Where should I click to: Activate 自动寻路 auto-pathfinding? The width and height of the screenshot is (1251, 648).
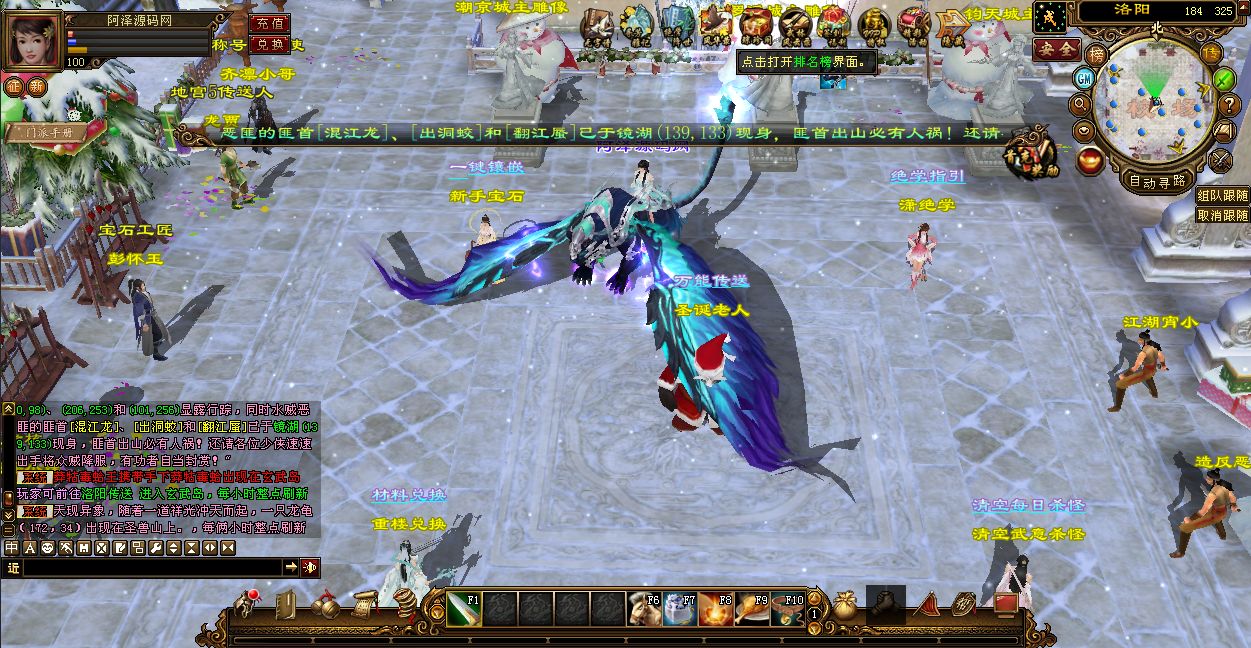1158,181
